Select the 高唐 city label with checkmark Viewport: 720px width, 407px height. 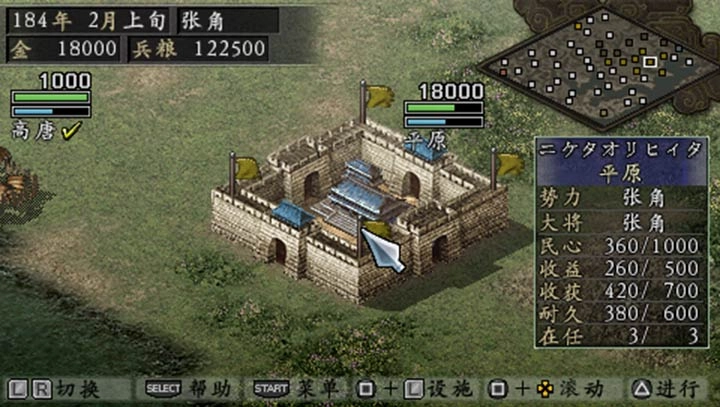click(46, 131)
